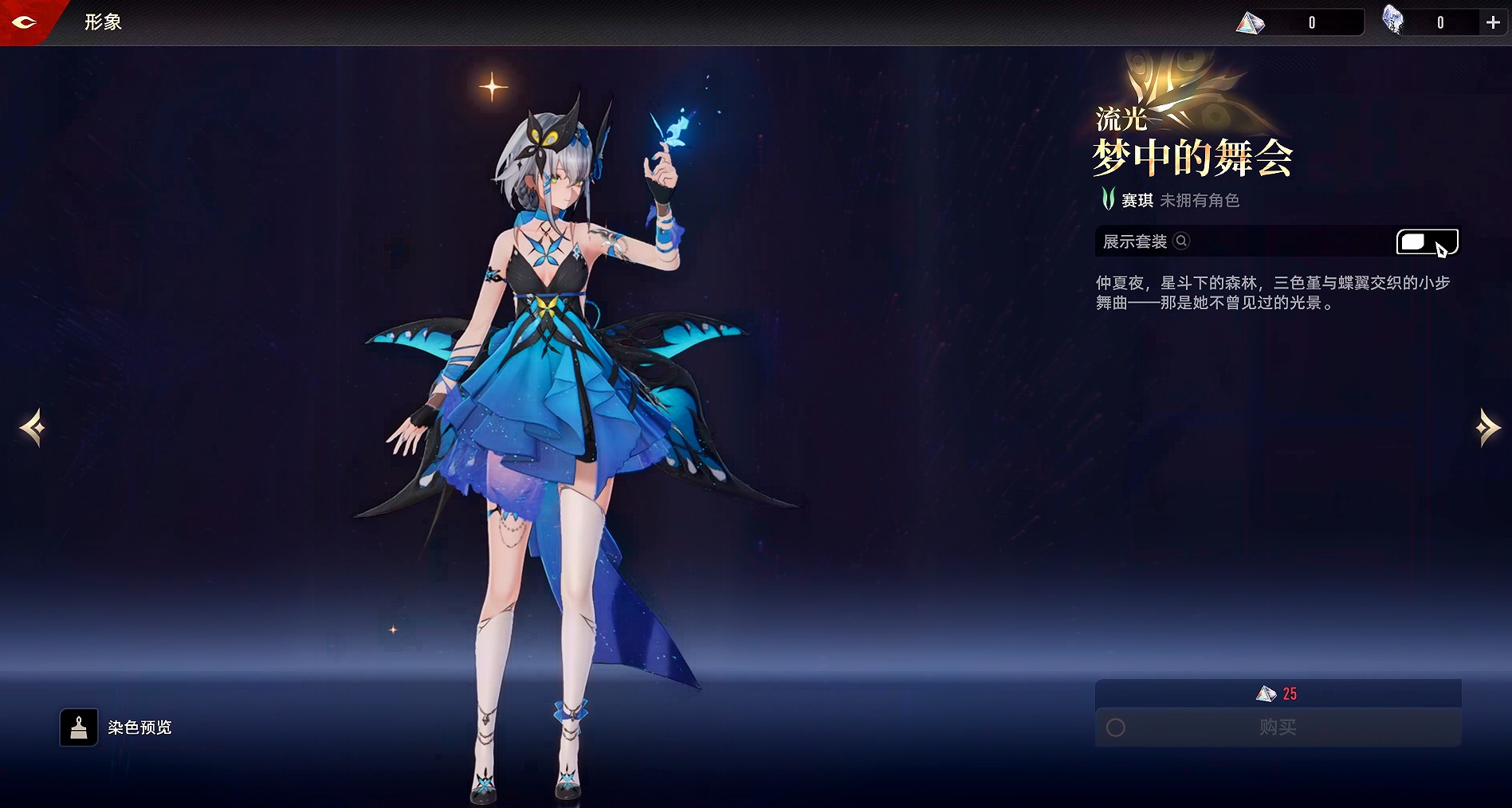Show the next outfit with right arrow
The height and width of the screenshot is (808, 1512).
pyautogui.click(x=1486, y=428)
